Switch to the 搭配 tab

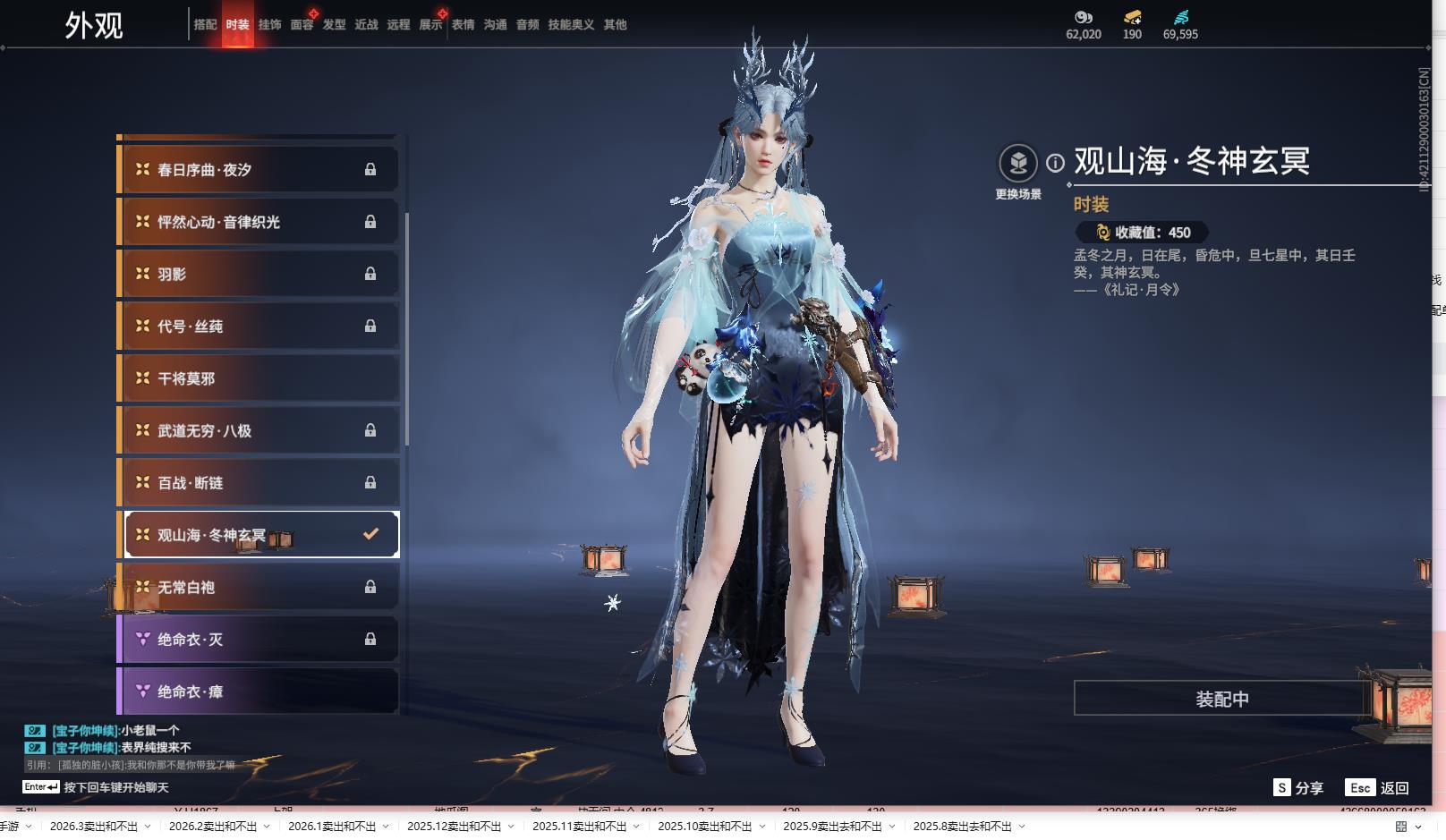(205, 25)
